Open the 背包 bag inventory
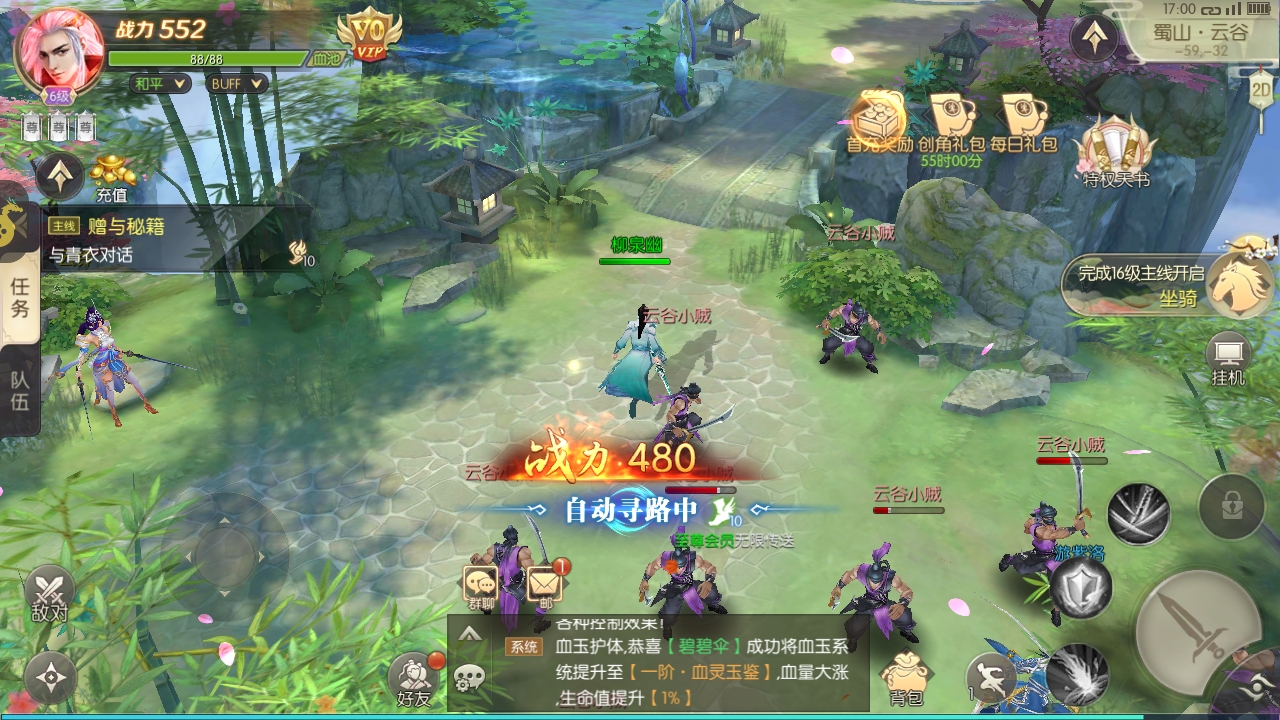 click(906, 678)
